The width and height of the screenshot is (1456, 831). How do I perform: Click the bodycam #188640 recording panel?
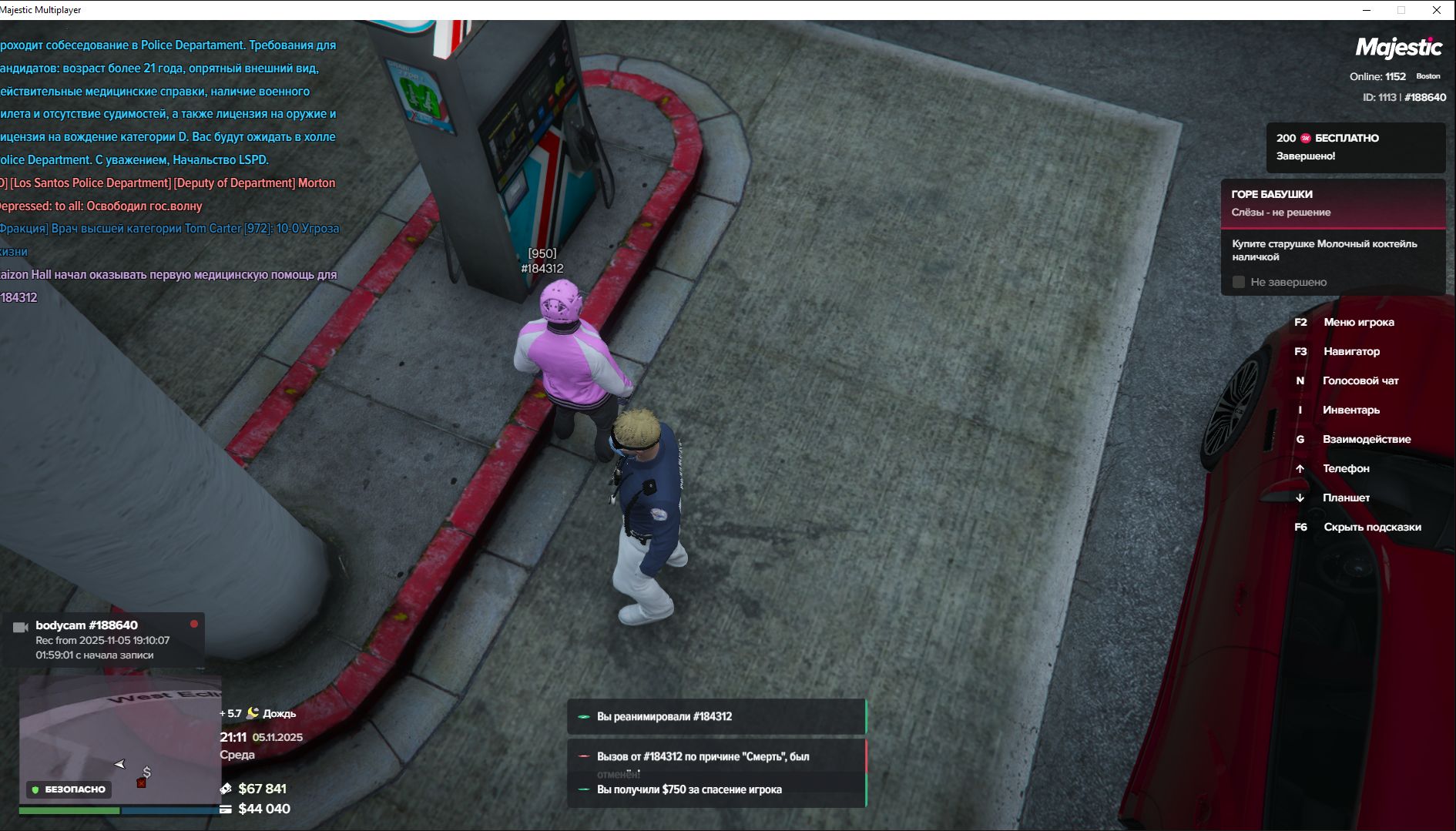click(x=104, y=639)
